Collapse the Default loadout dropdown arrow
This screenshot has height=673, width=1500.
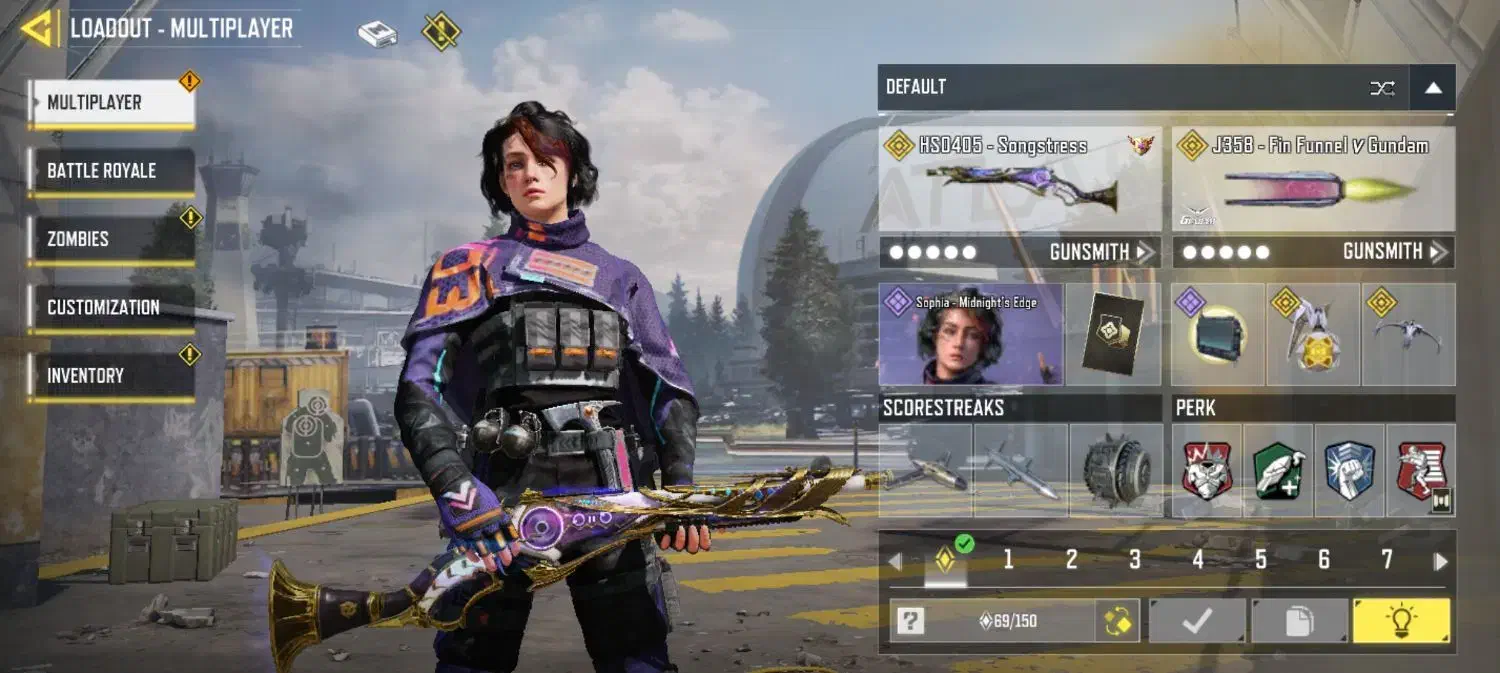(x=1433, y=88)
